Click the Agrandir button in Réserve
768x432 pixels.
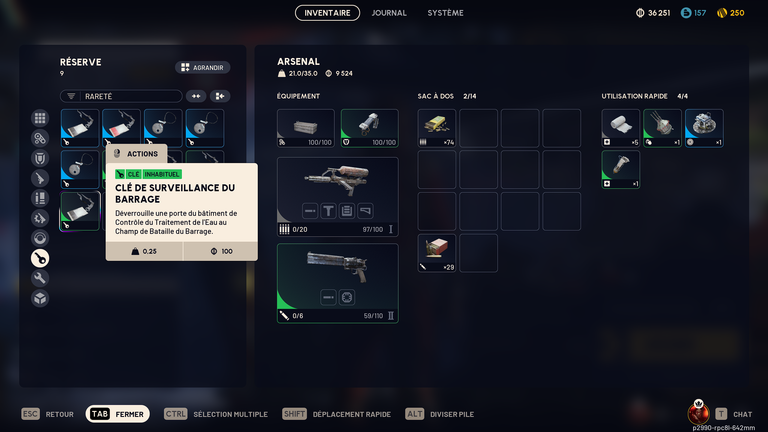[x=203, y=68]
